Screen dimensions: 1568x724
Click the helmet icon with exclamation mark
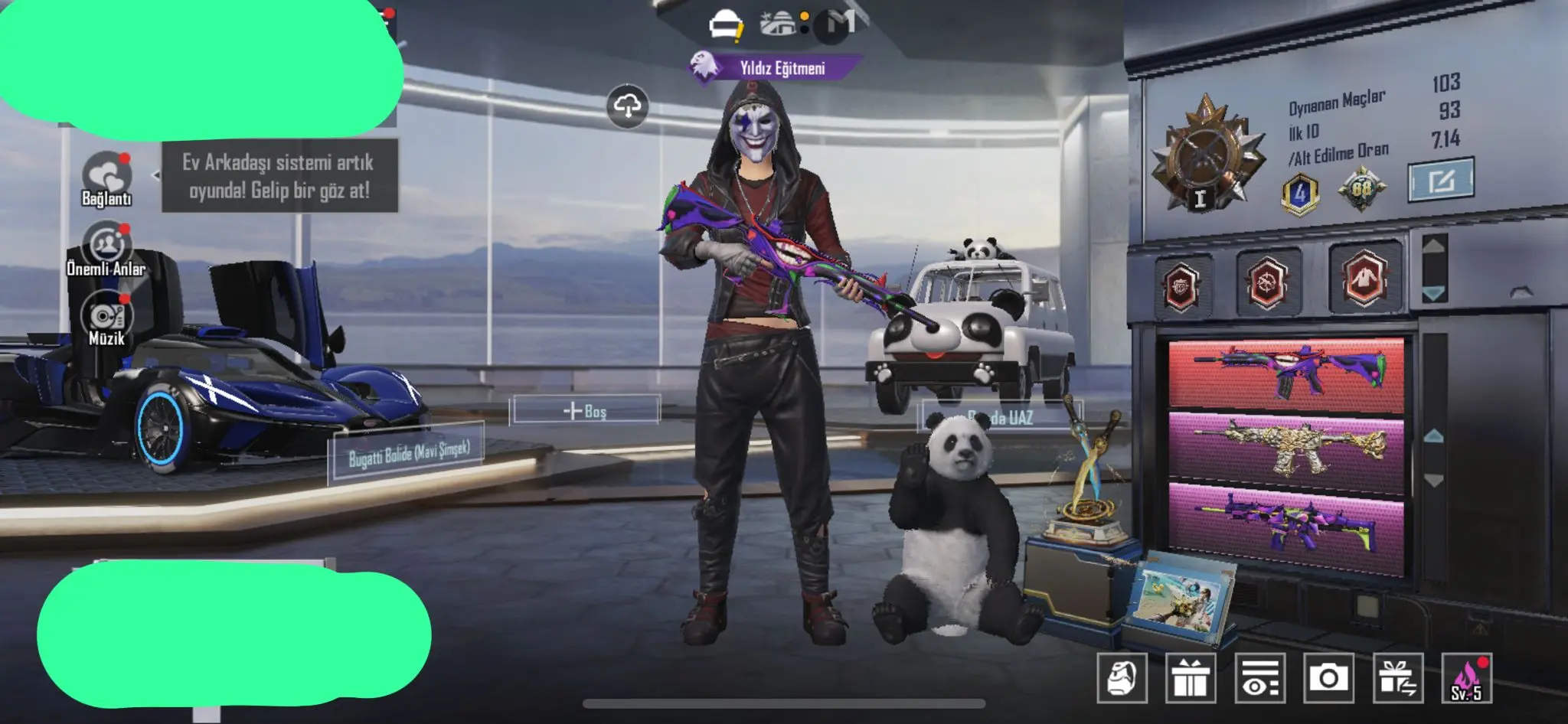click(725, 26)
